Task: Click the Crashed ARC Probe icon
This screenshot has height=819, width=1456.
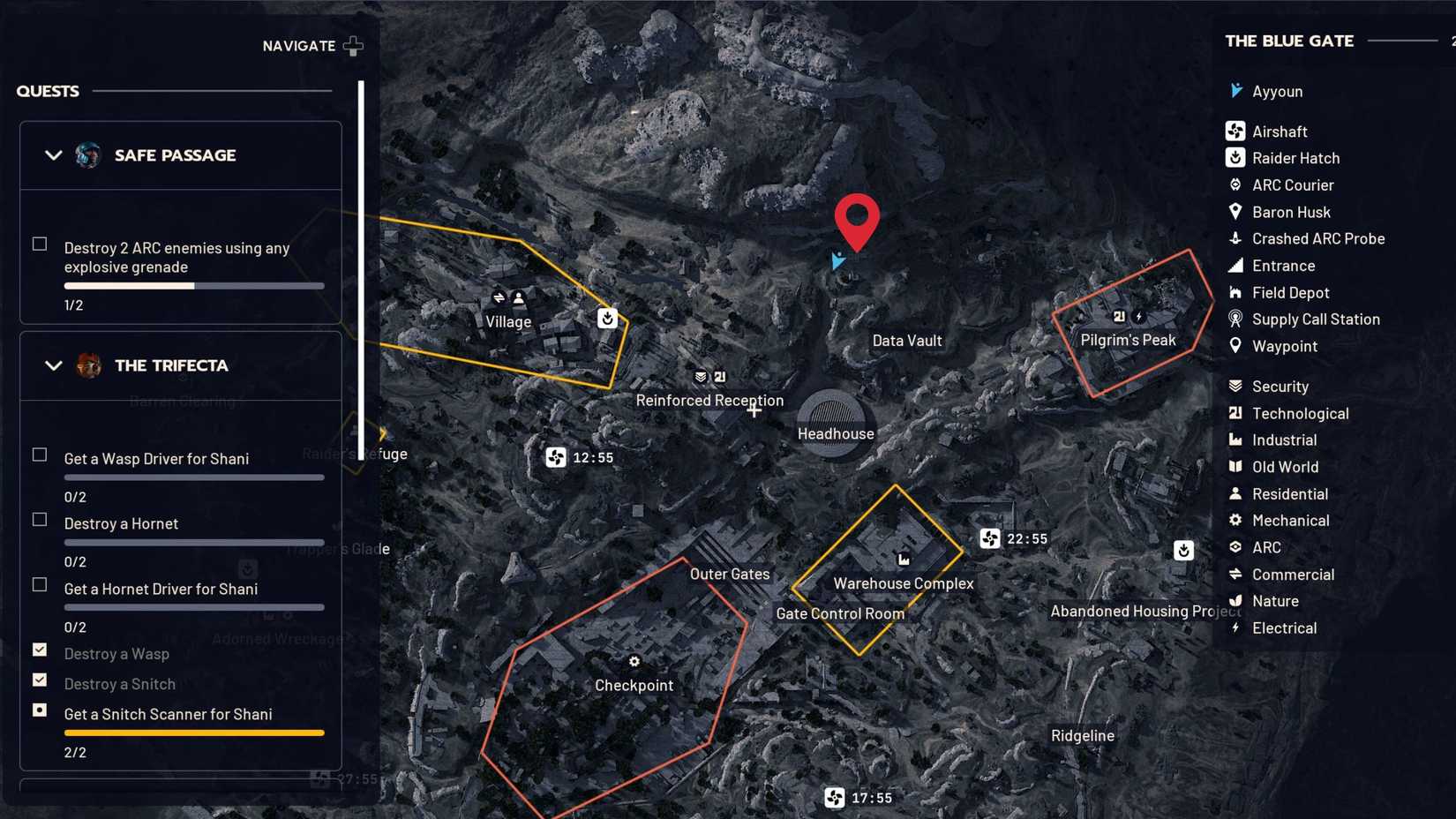Action: point(1235,238)
